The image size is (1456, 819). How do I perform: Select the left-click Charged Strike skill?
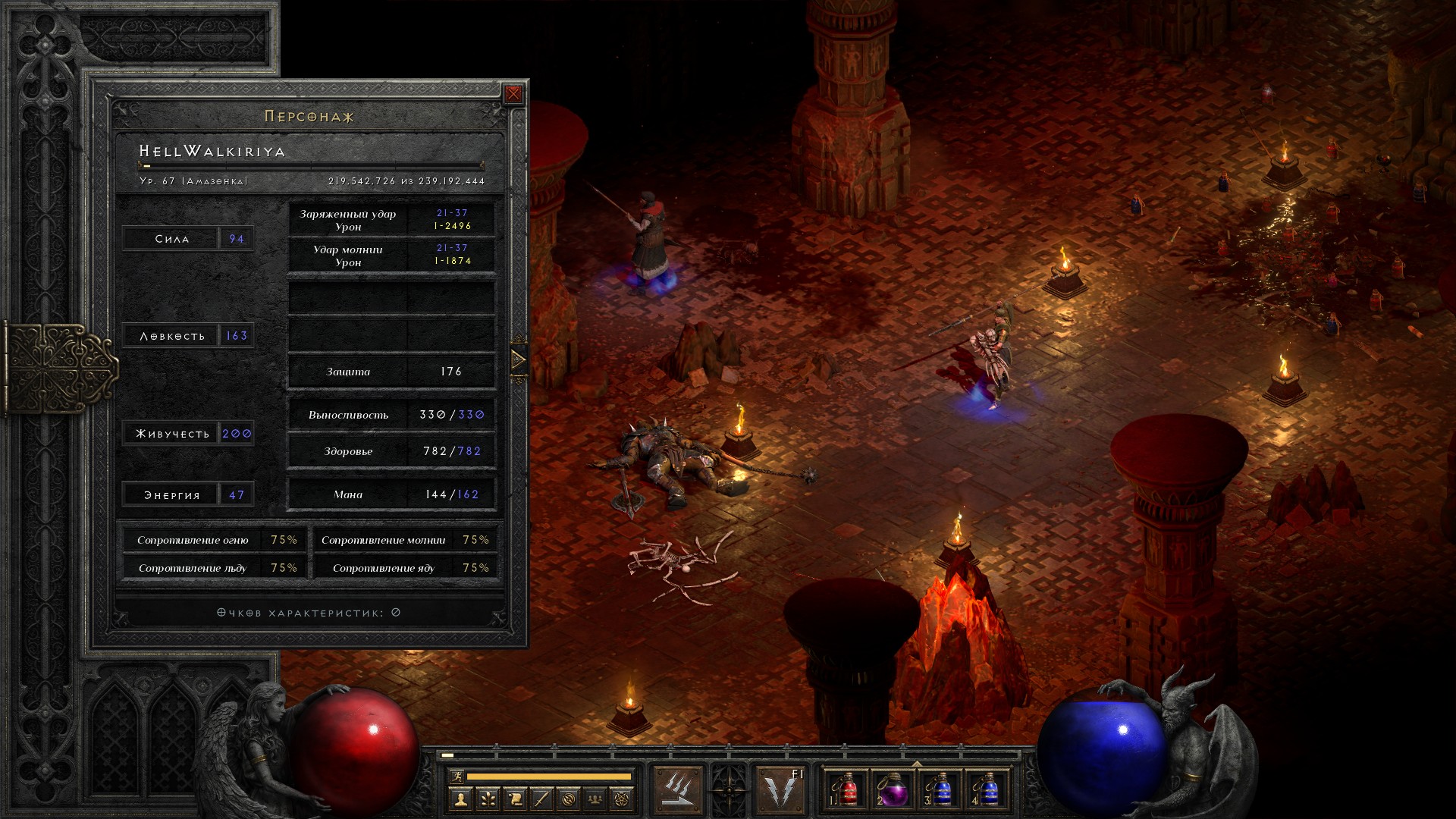(678, 790)
